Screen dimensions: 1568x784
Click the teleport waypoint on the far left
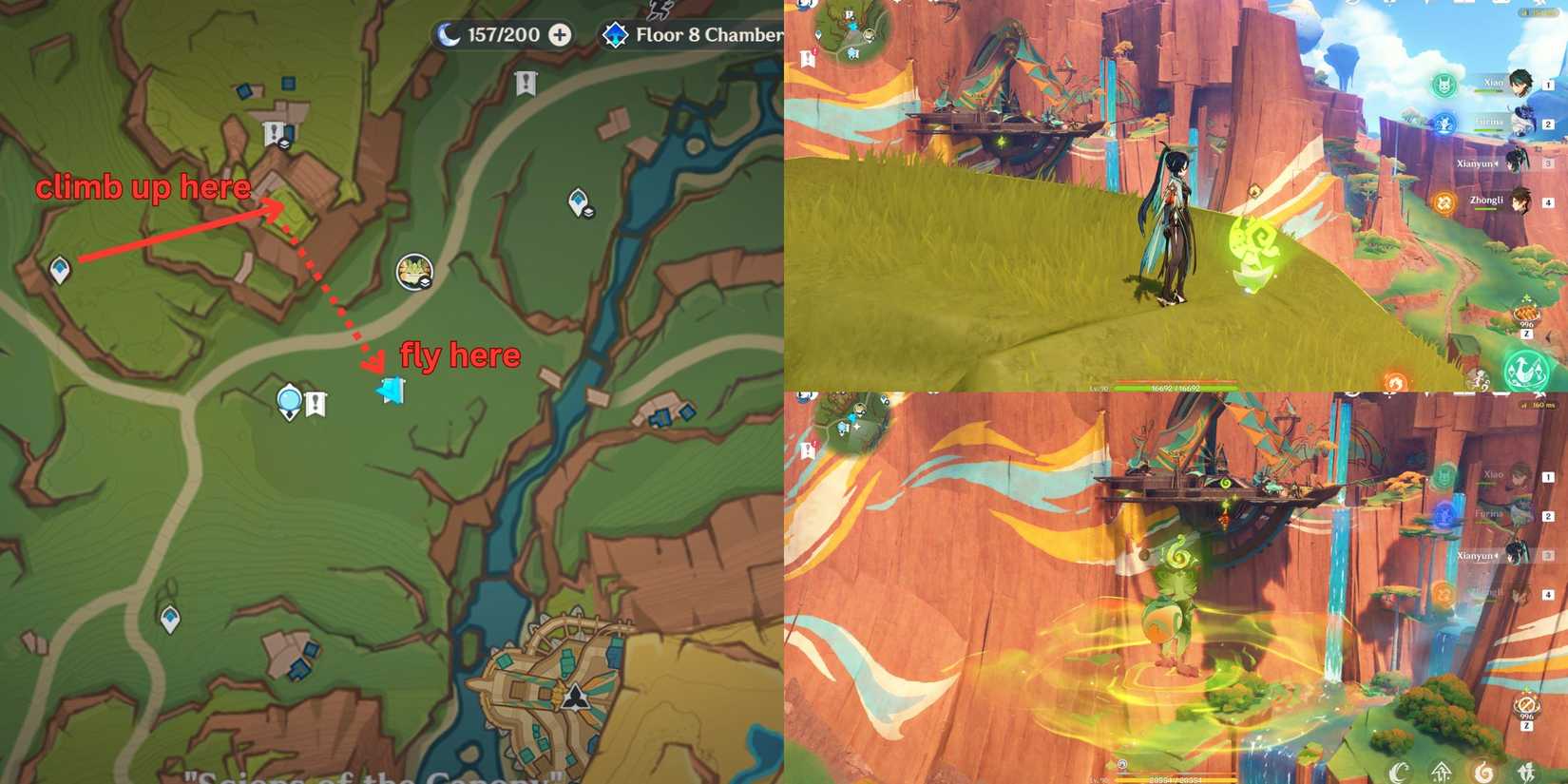pos(59,269)
